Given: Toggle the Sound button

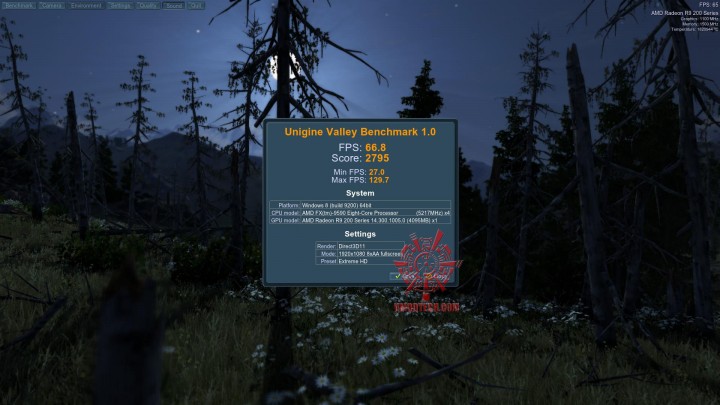Looking at the screenshot, I should (172, 5).
